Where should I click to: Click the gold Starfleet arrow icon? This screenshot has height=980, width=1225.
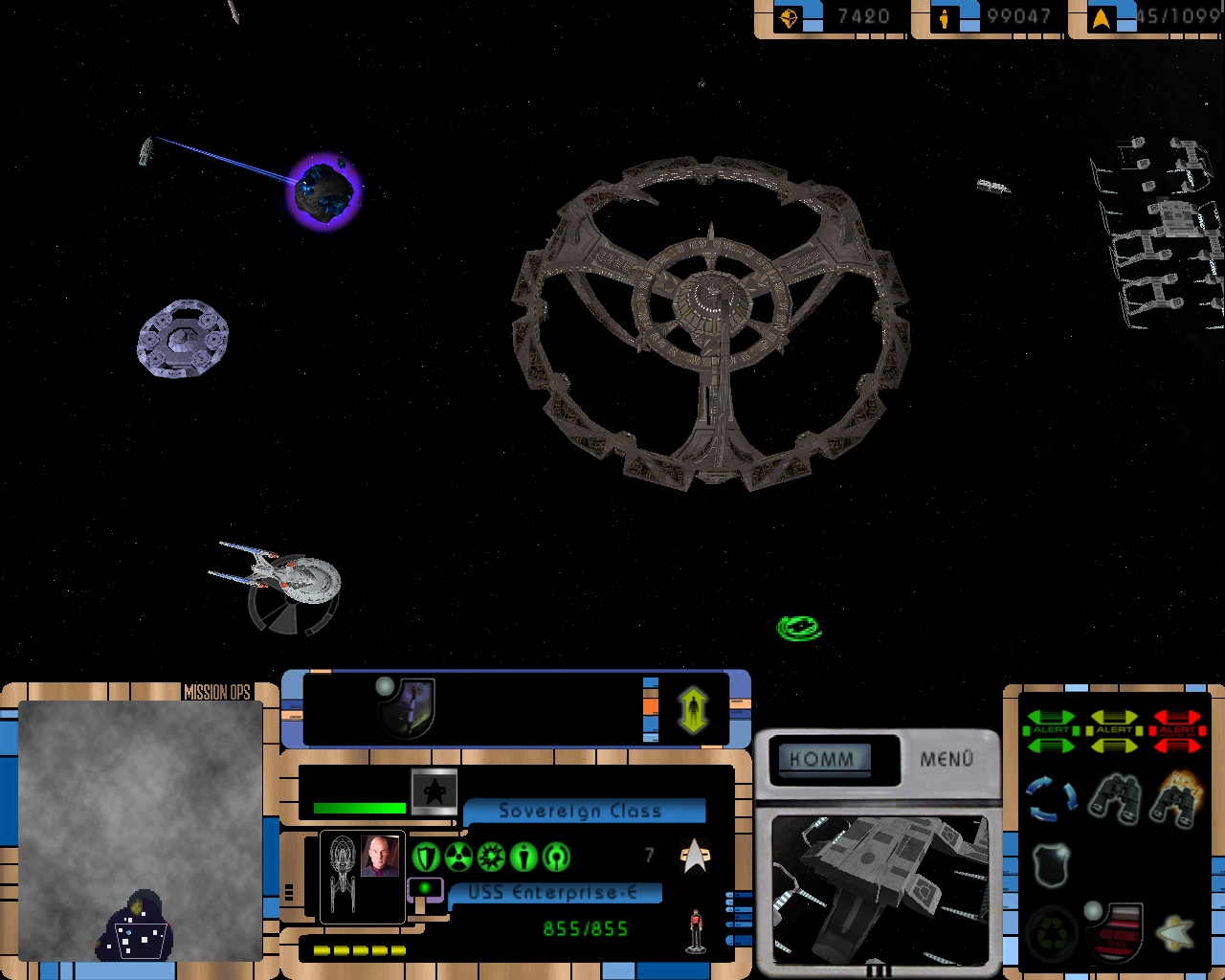tap(1177, 931)
